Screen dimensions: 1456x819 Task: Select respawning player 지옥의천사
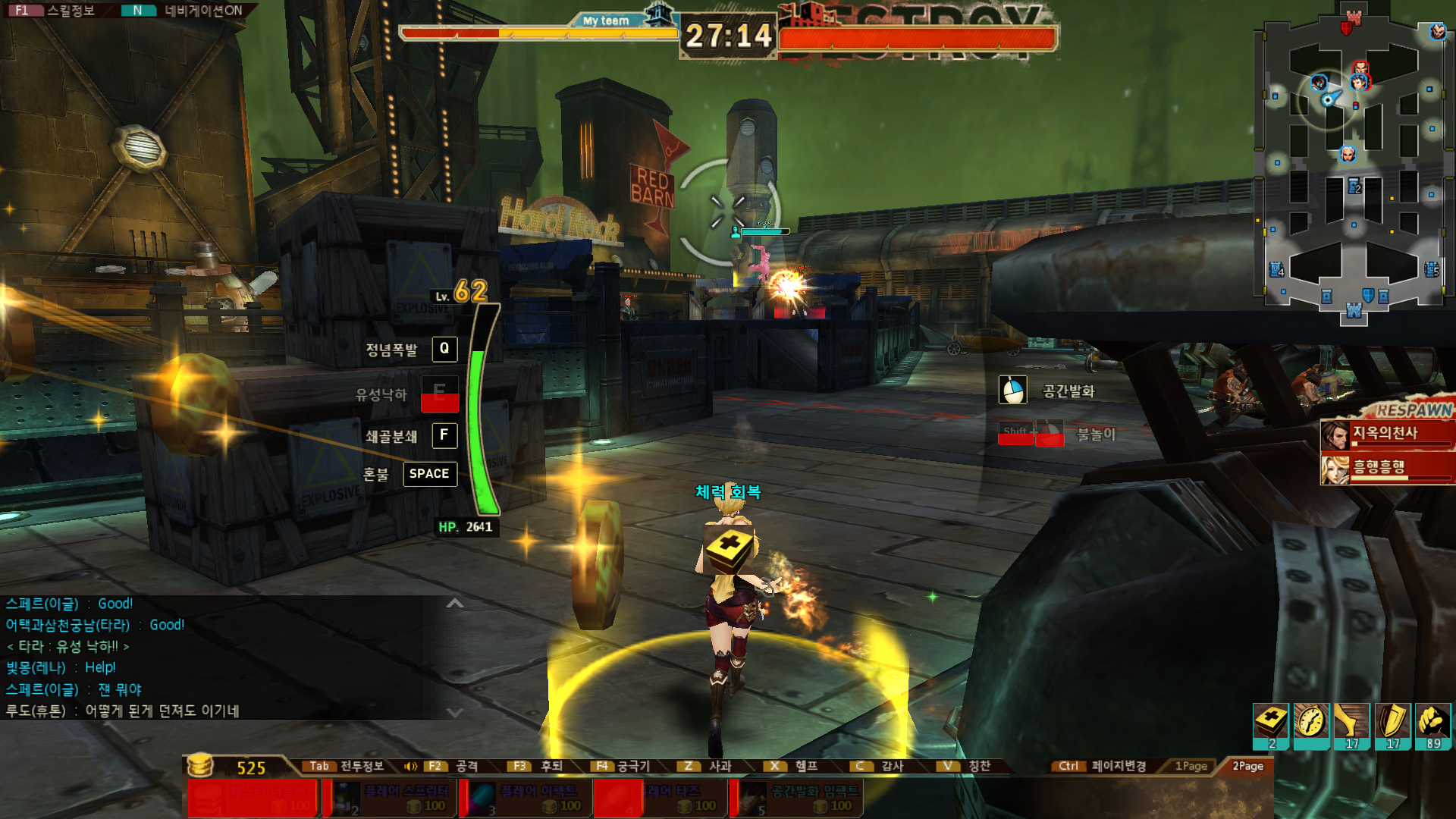coord(1386,435)
